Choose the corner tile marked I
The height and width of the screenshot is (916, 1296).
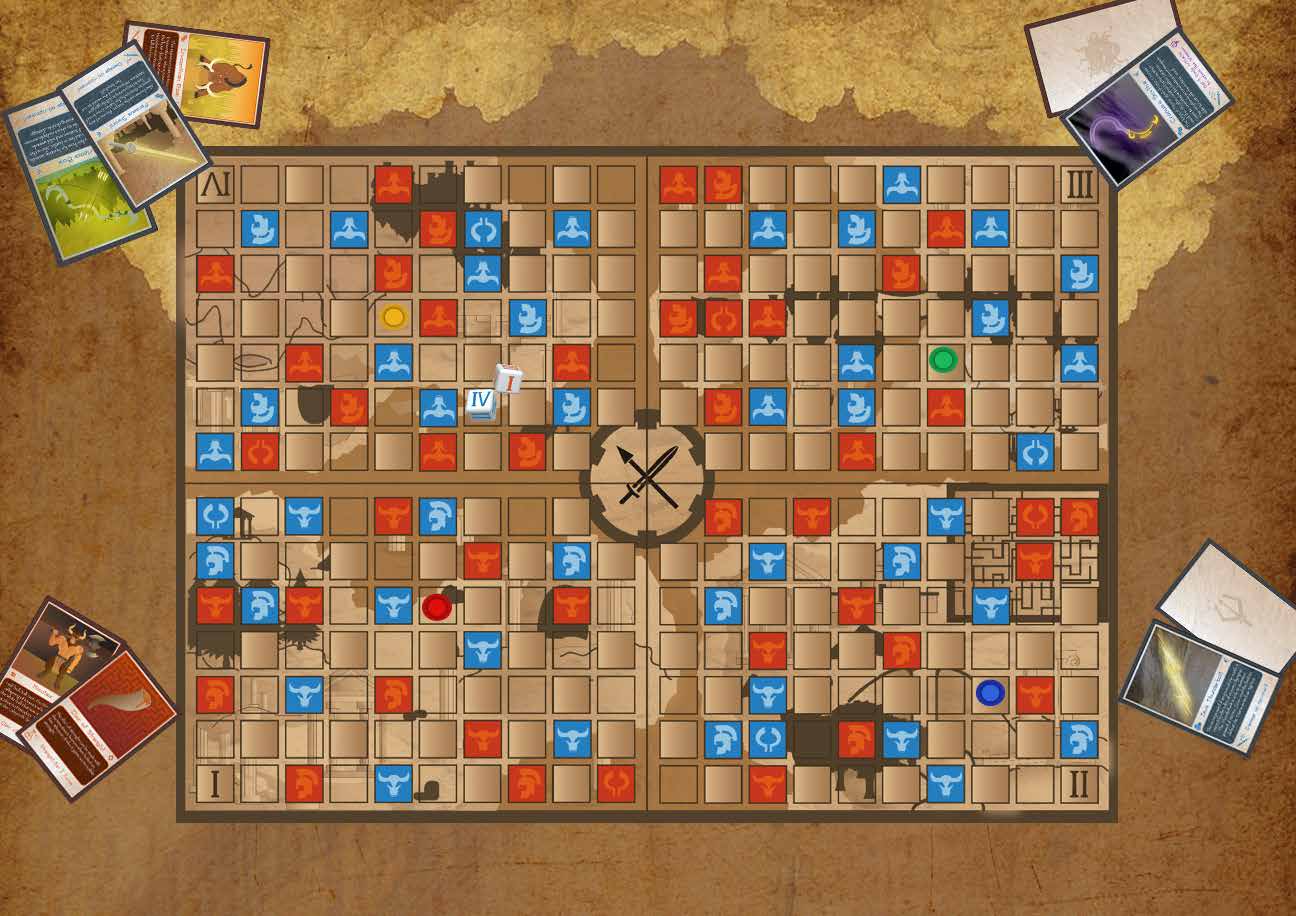click(215, 783)
